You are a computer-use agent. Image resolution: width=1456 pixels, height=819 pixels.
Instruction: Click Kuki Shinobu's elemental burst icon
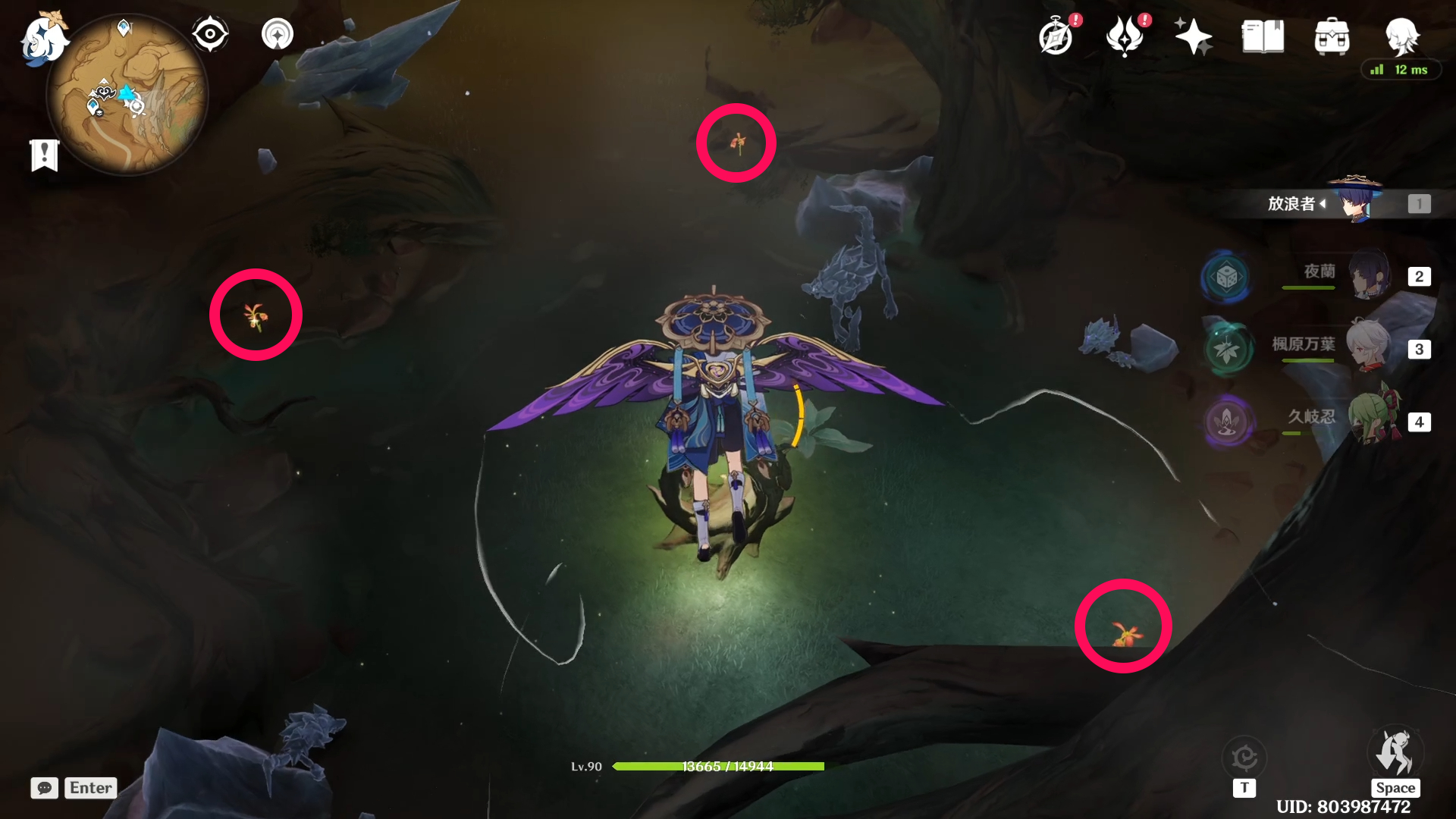point(1228,424)
